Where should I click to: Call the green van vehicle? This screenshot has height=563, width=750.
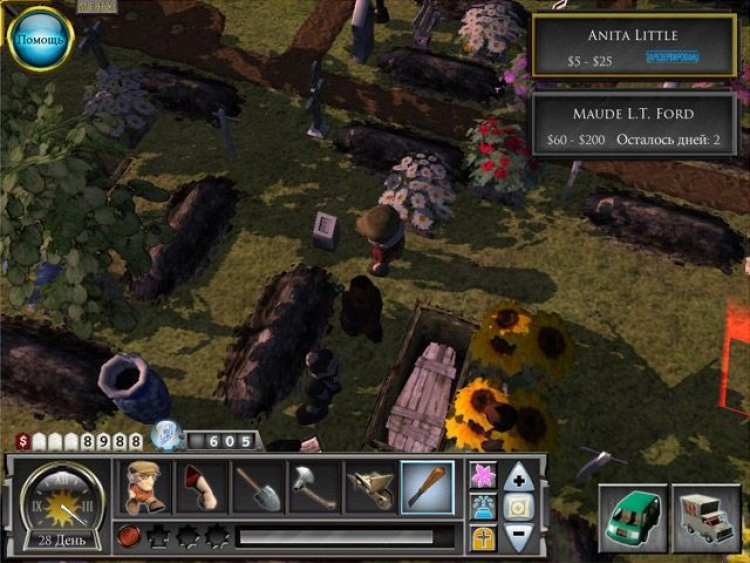tap(632, 518)
